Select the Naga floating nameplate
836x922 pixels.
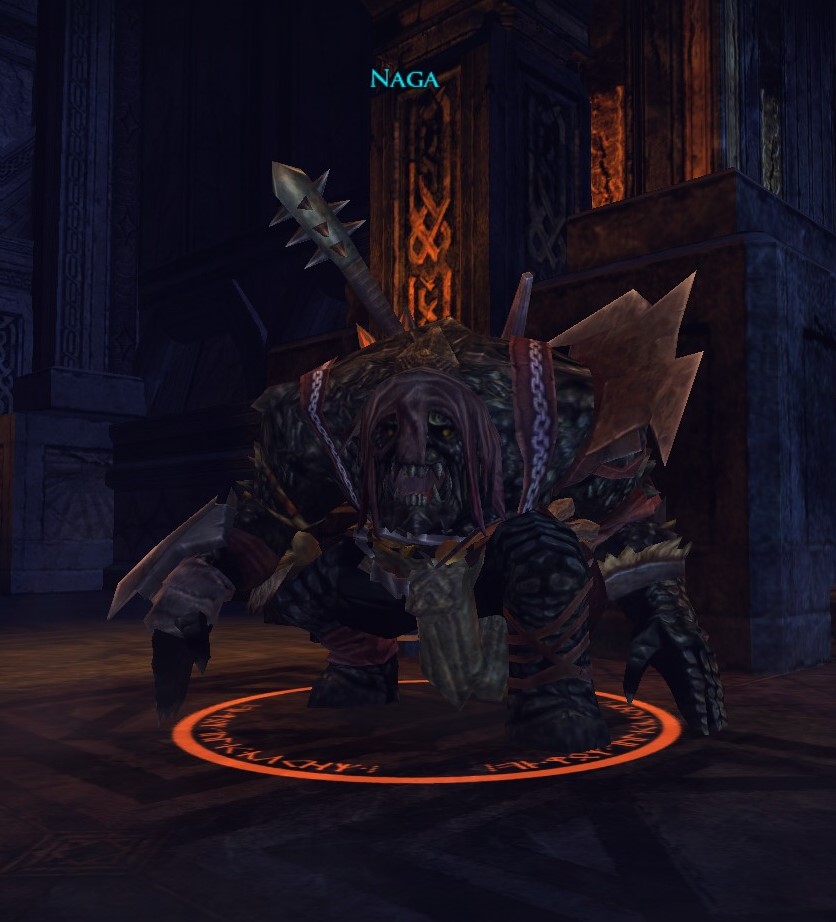pyautogui.click(x=404, y=79)
